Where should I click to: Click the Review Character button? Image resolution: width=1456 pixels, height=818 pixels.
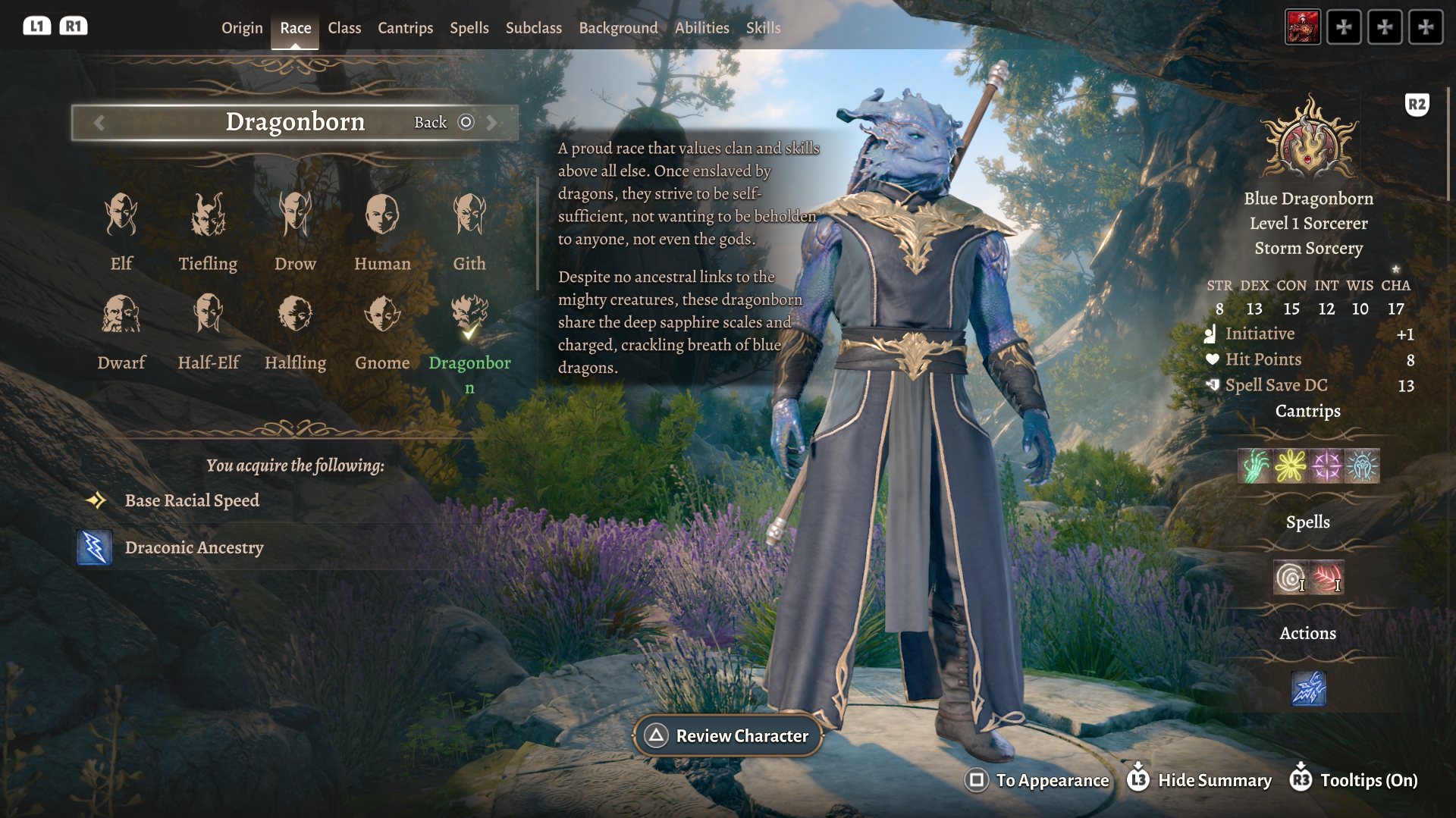728,735
